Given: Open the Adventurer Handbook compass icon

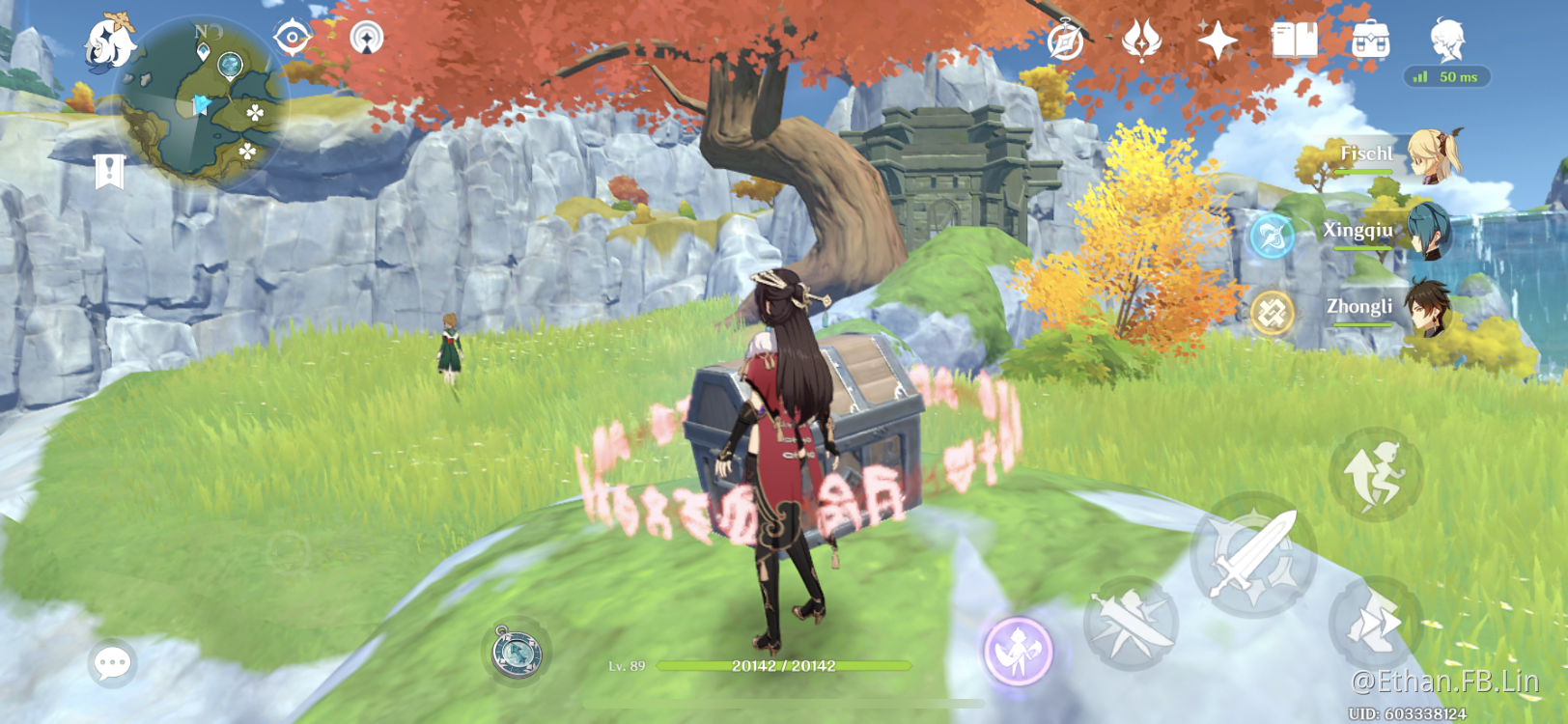Looking at the screenshot, I should (1066, 41).
